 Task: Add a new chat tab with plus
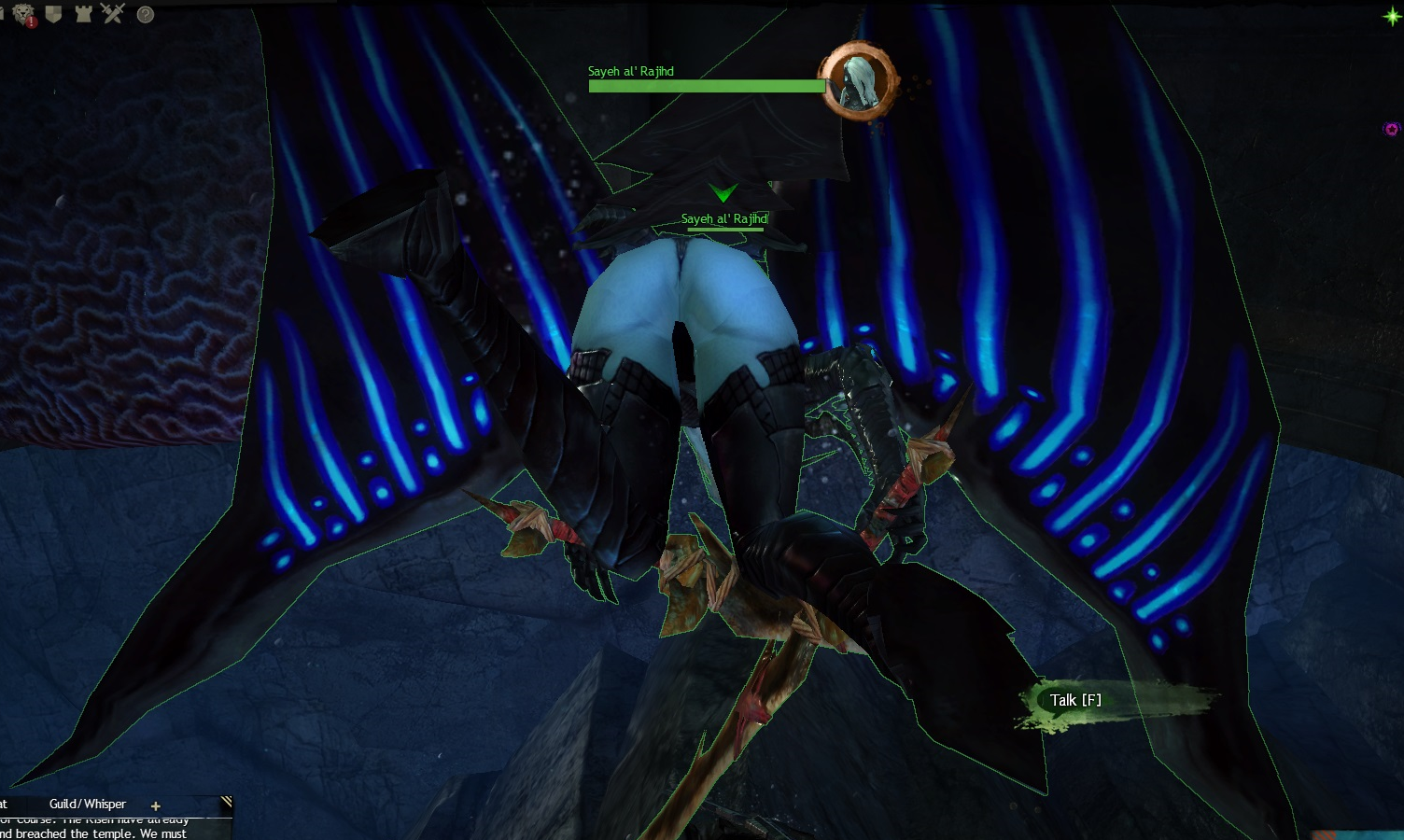(155, 805)
